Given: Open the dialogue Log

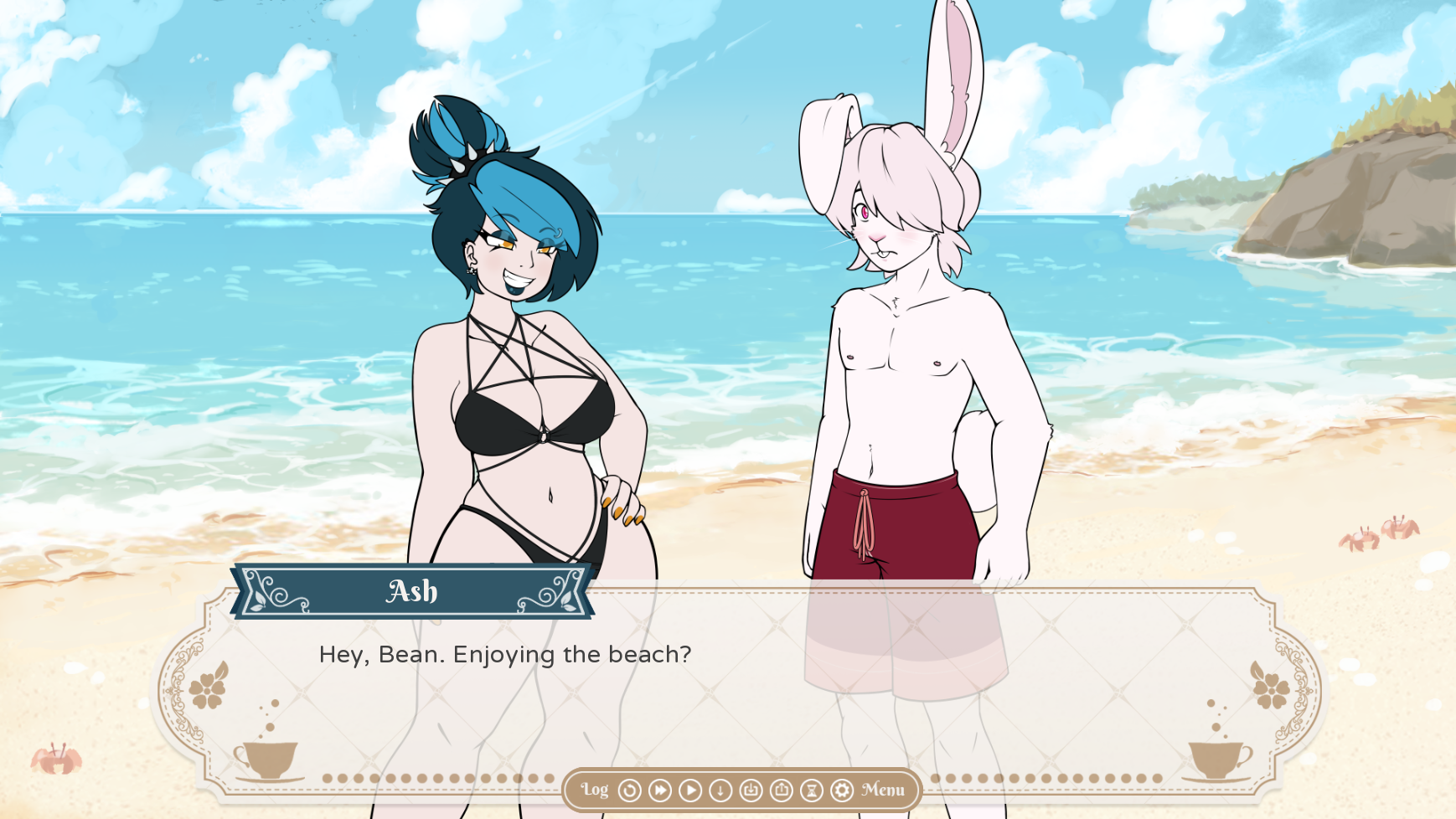Looking at the screenshot, I should coord(595,790).
